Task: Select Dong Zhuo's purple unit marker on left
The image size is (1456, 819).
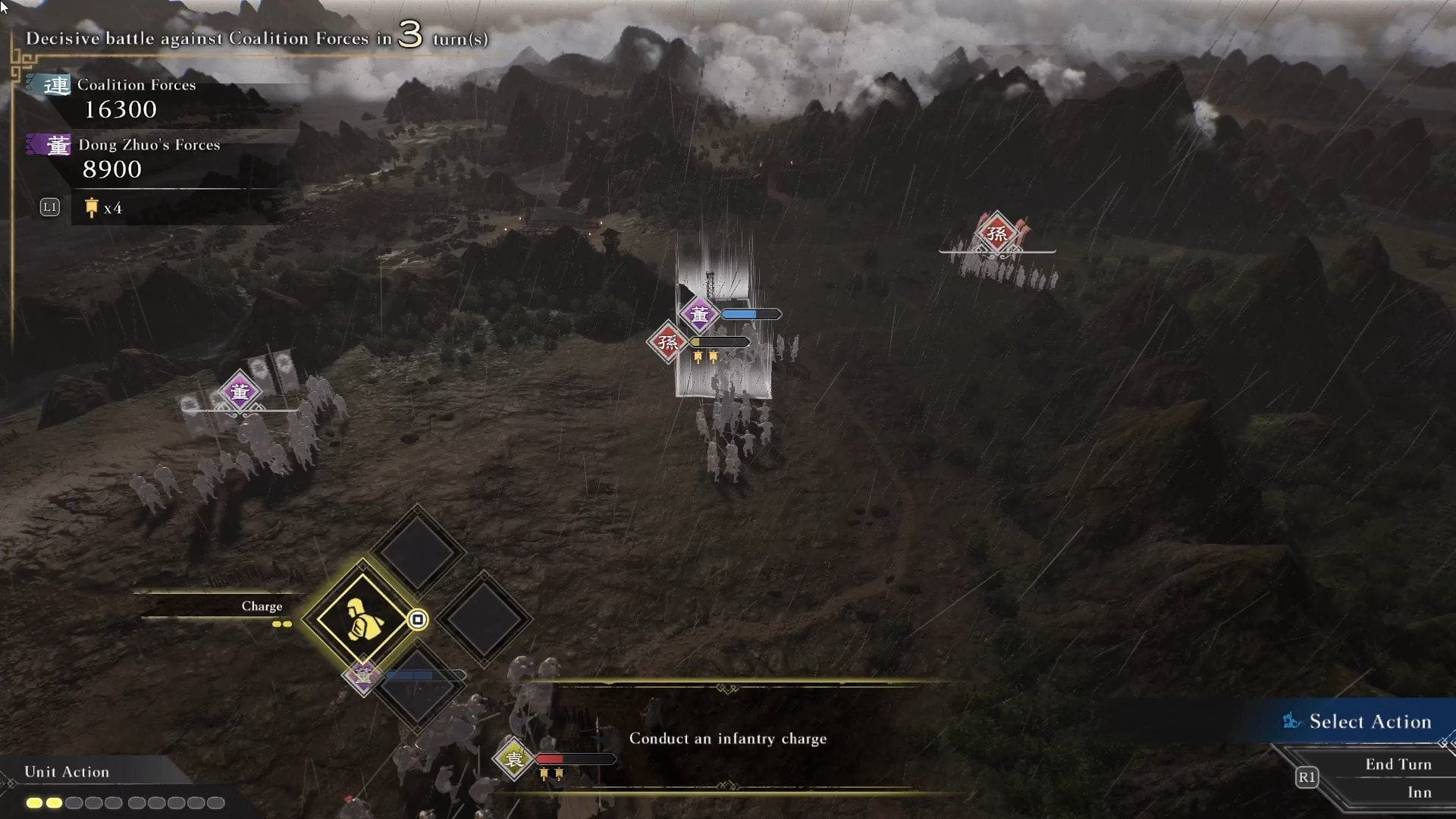Action: coord(240,392)
